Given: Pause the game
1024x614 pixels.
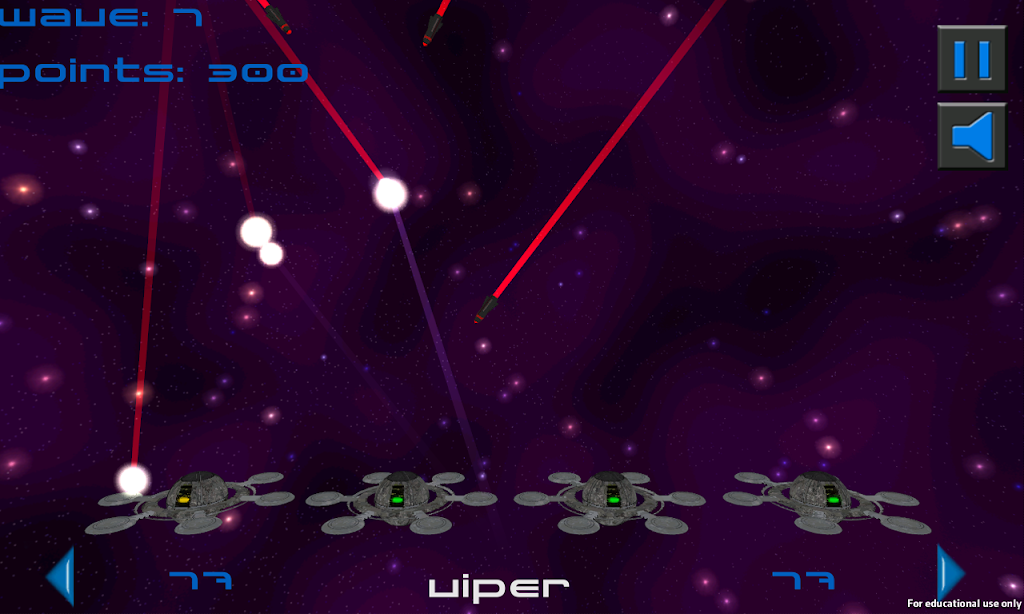Looking at the screenshot, I should pyautogui.click(x=971, y=59).
